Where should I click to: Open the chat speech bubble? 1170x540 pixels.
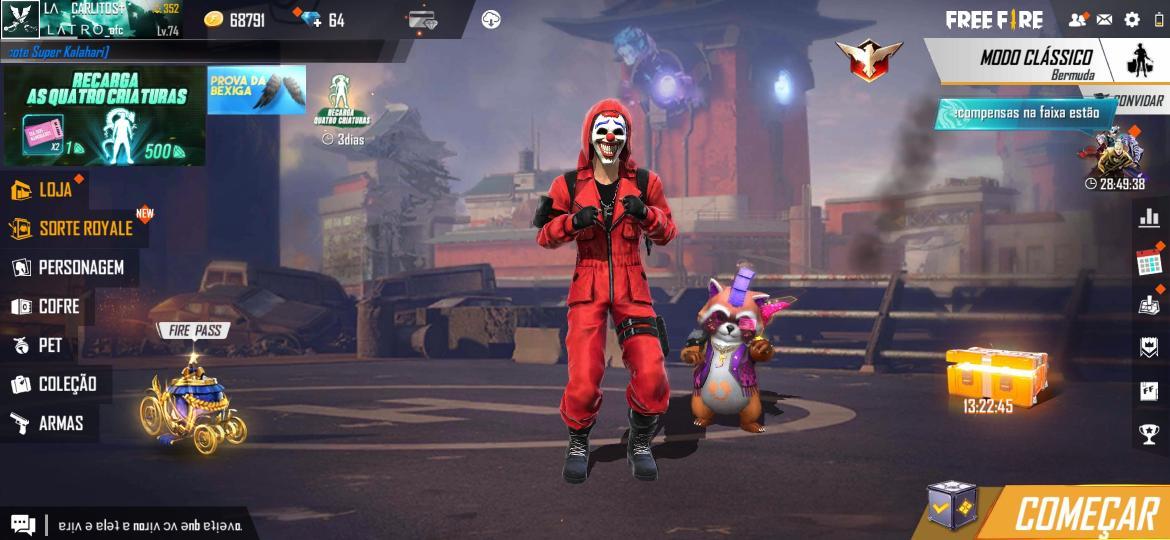(22, 524)
